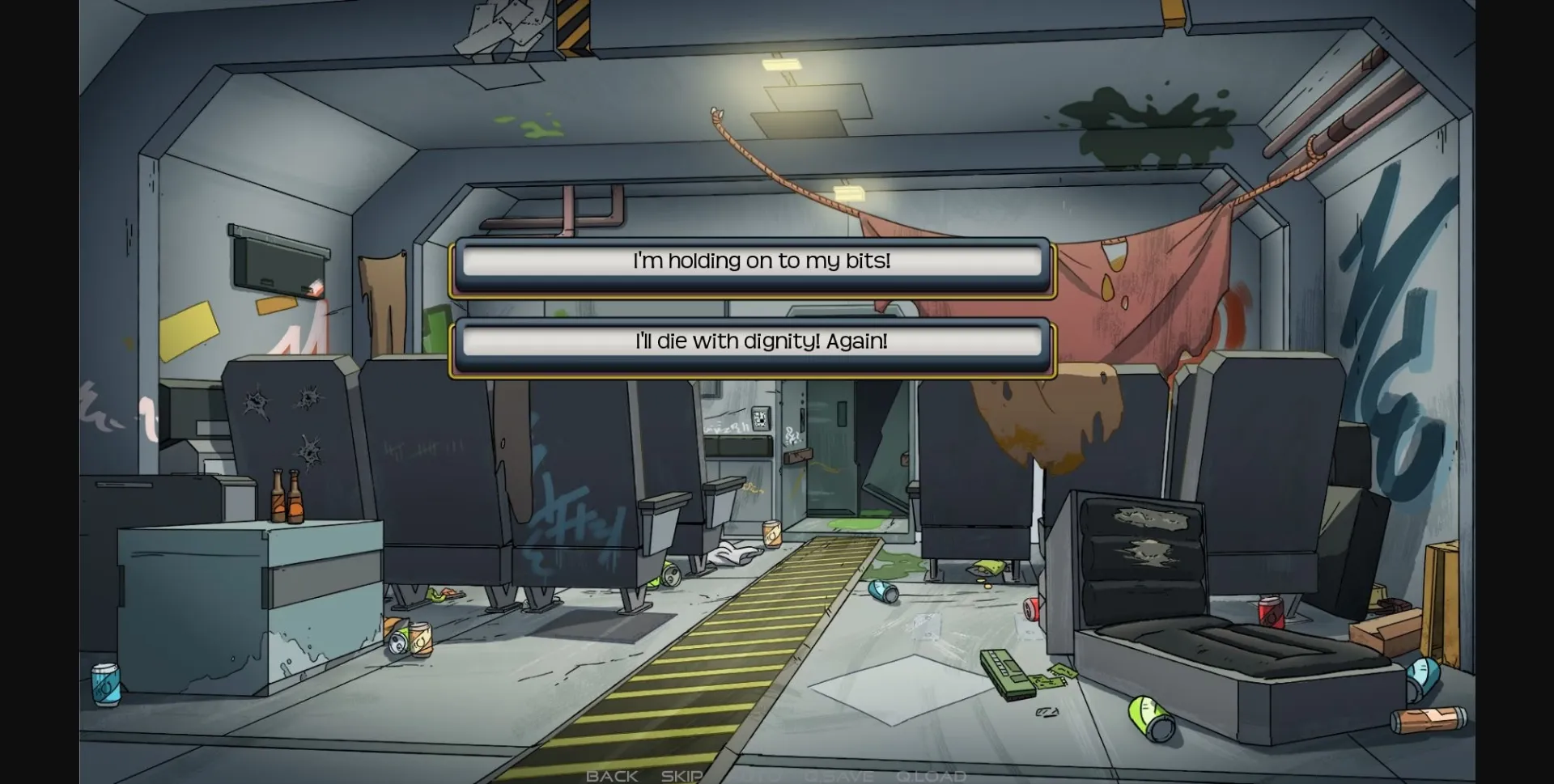Screen dimensions: 1554x784
Task: Click SKIP to fast-forward dialogue
Action: (682, 775)
